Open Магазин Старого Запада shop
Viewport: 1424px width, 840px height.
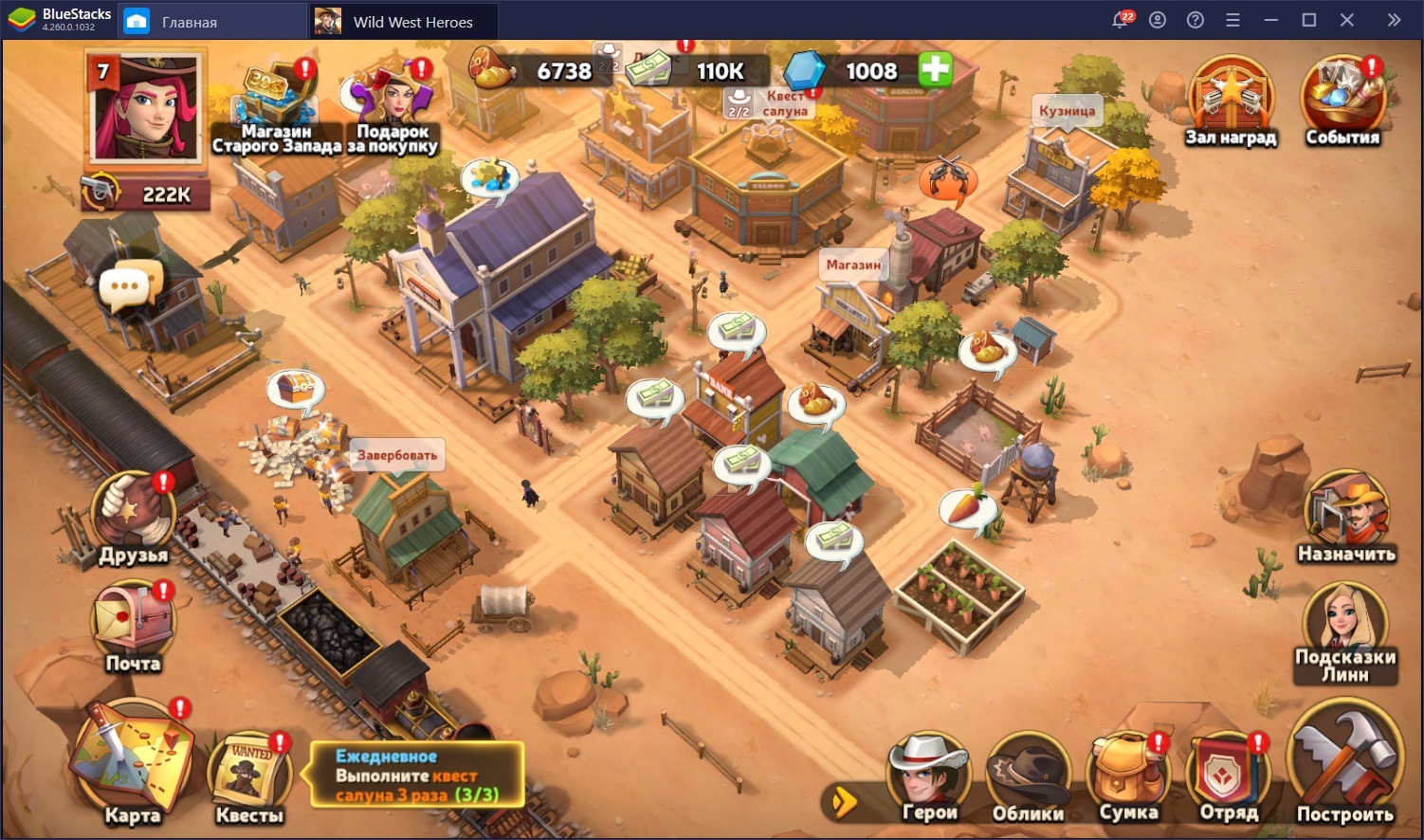click(275, 105)
